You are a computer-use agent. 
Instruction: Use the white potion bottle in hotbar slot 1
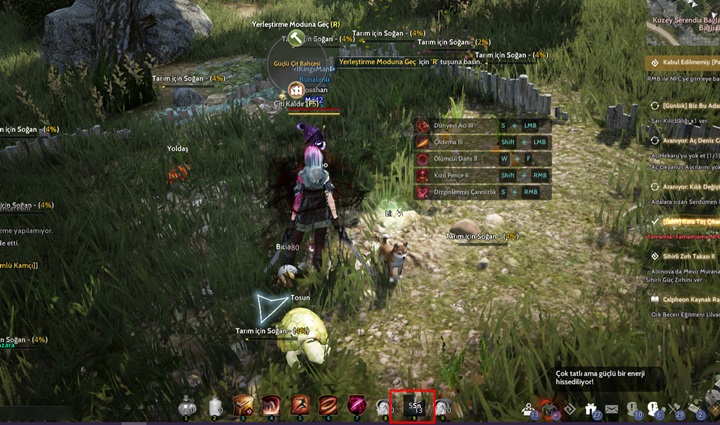[x=187, y=406]
